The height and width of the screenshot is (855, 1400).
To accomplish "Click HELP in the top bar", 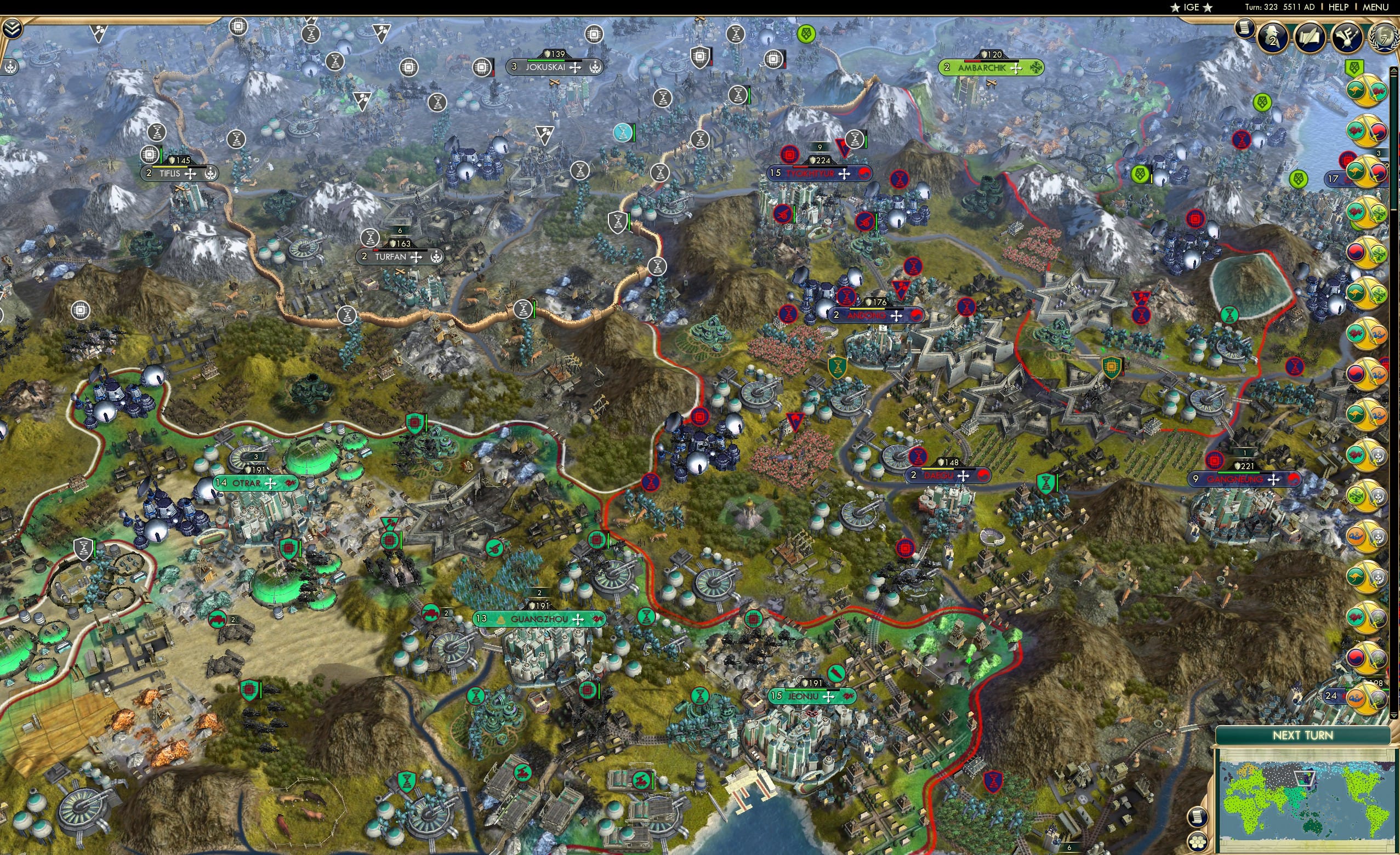I will tap(1339, 7).
